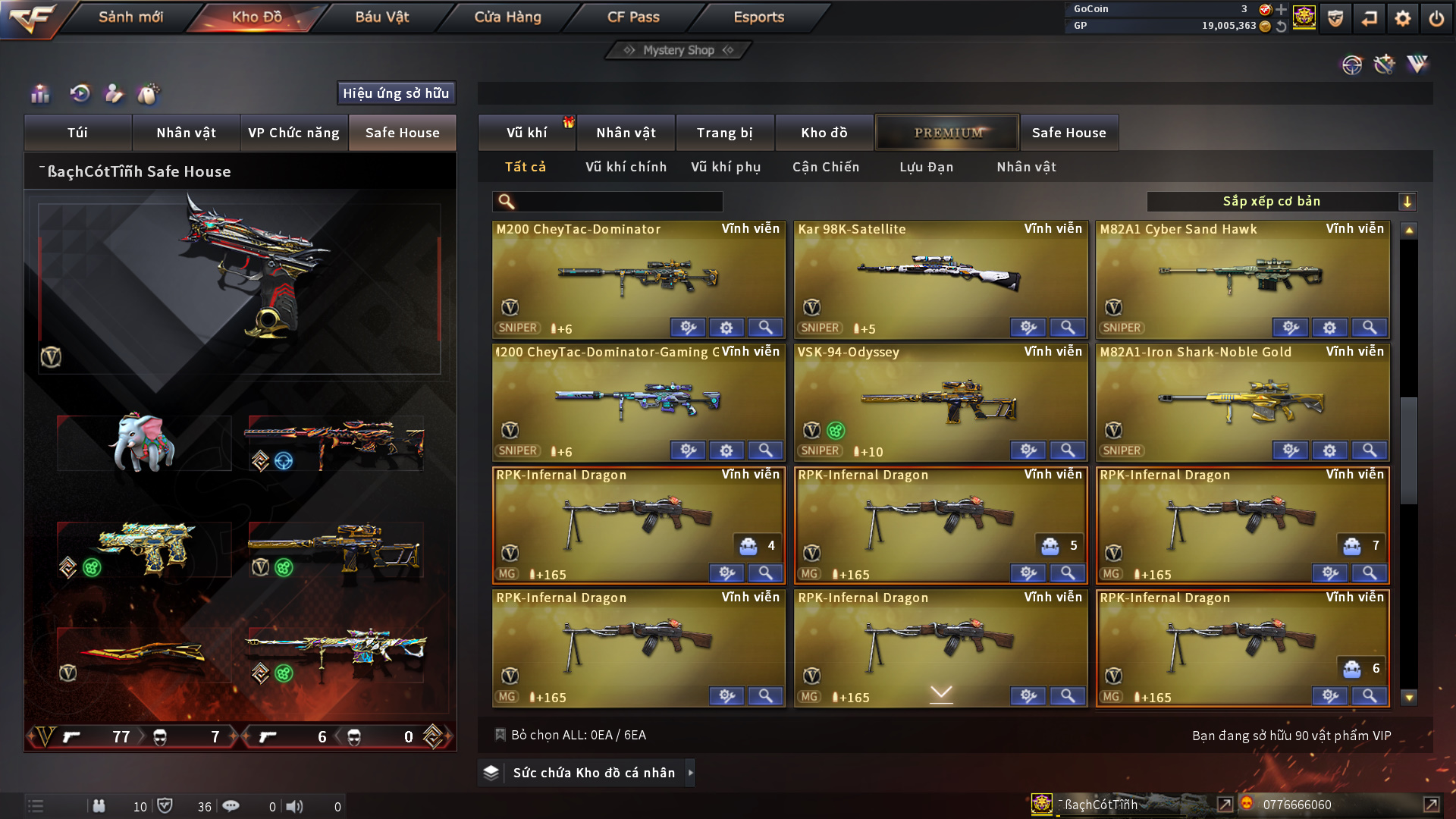1456x819 pixels.
Task: Click the Hiệu ứng sở hữu button
Action: (396, 93)
